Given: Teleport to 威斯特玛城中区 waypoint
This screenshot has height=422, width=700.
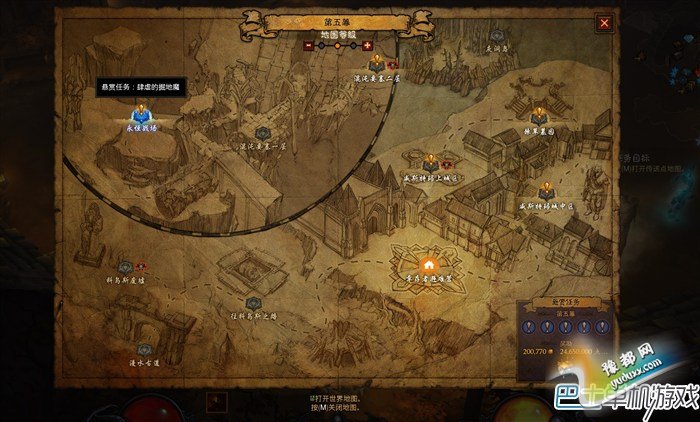Looking at the screenshot, I should pos(546,191).
